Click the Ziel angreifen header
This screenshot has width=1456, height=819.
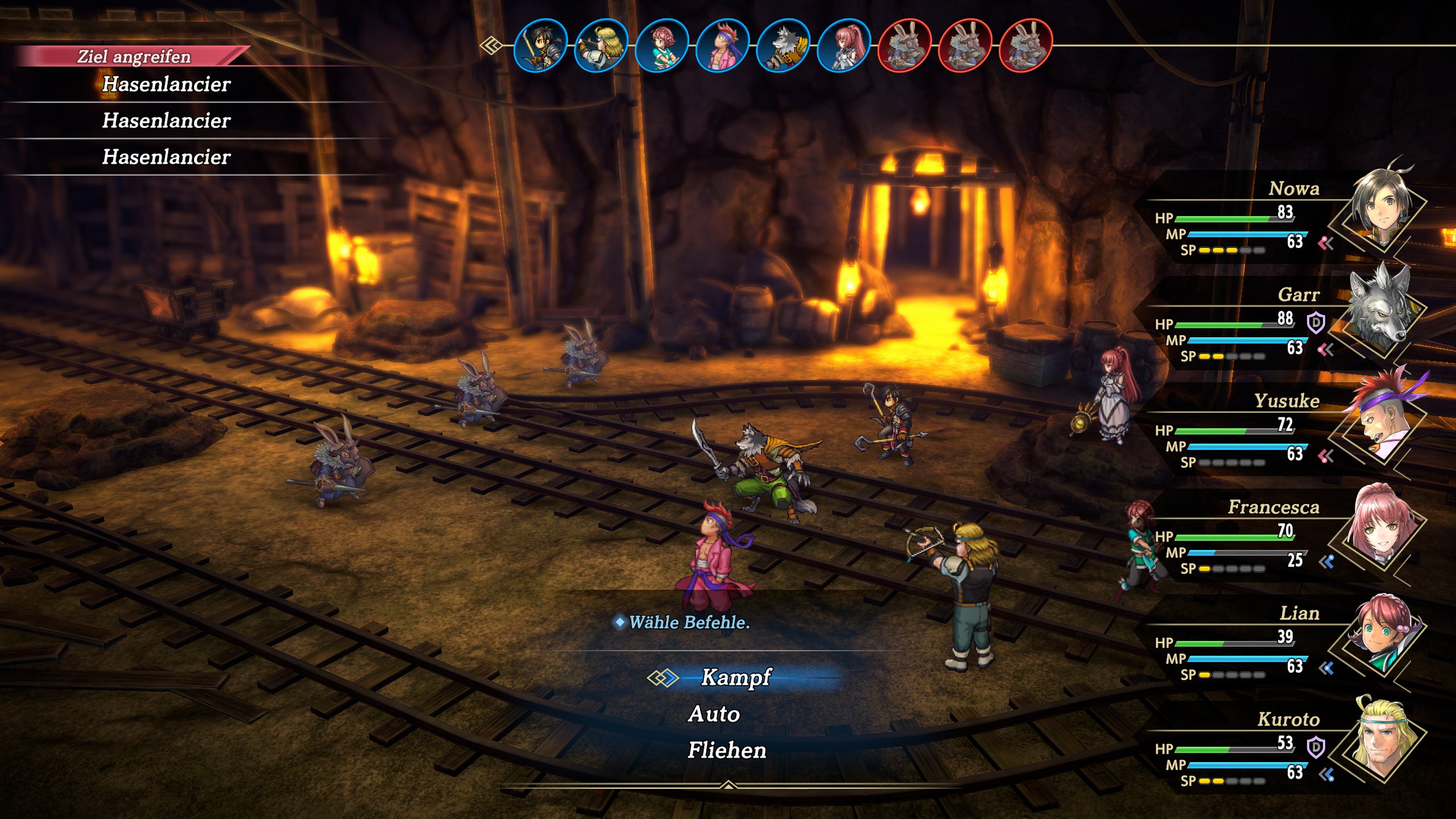click(134, 56)
